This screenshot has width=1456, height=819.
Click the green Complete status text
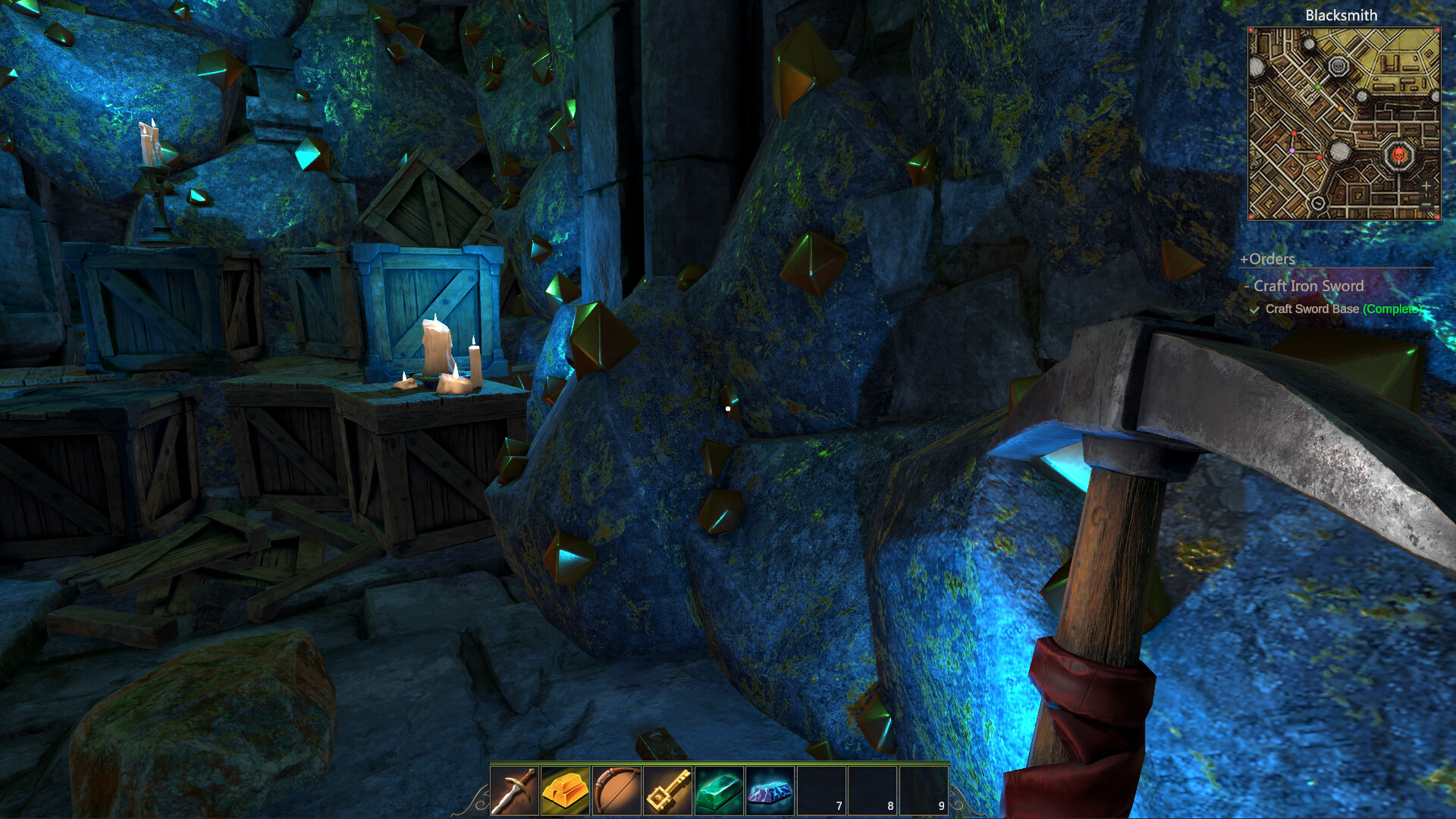(1392, 309)
